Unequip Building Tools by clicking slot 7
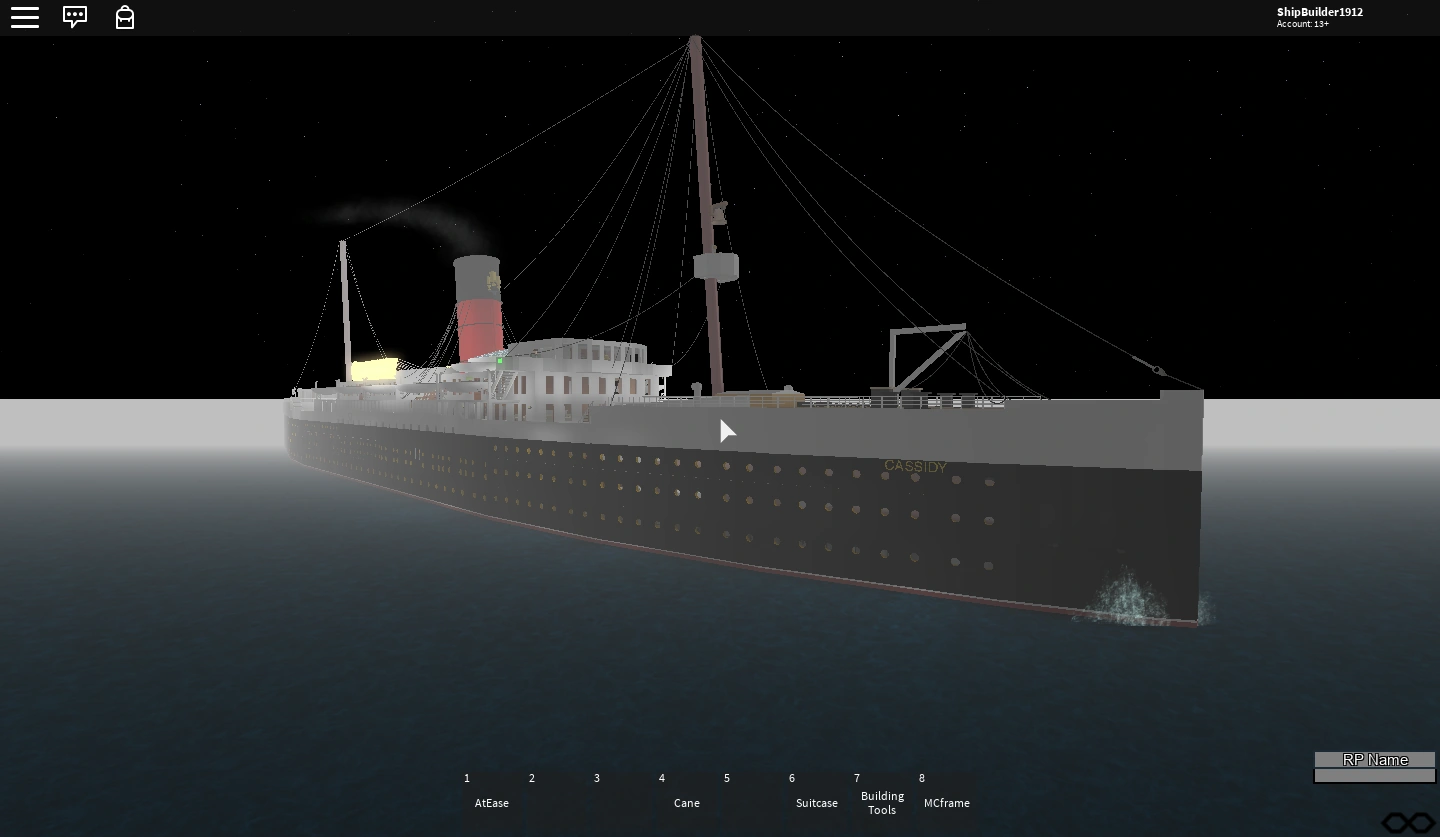The height and width of the screenshot is (837, 1440). [882, 793]
